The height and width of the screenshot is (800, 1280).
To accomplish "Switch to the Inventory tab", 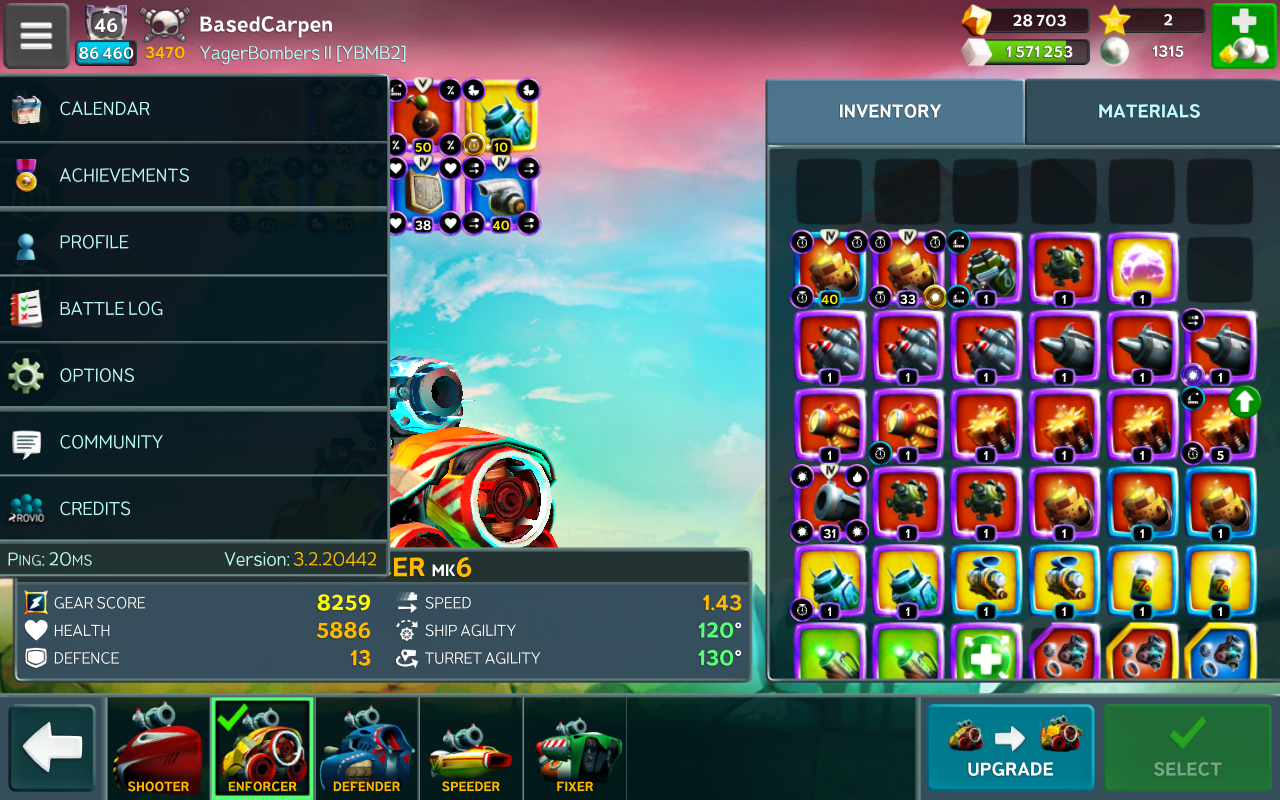I will [x=890, y=111].
